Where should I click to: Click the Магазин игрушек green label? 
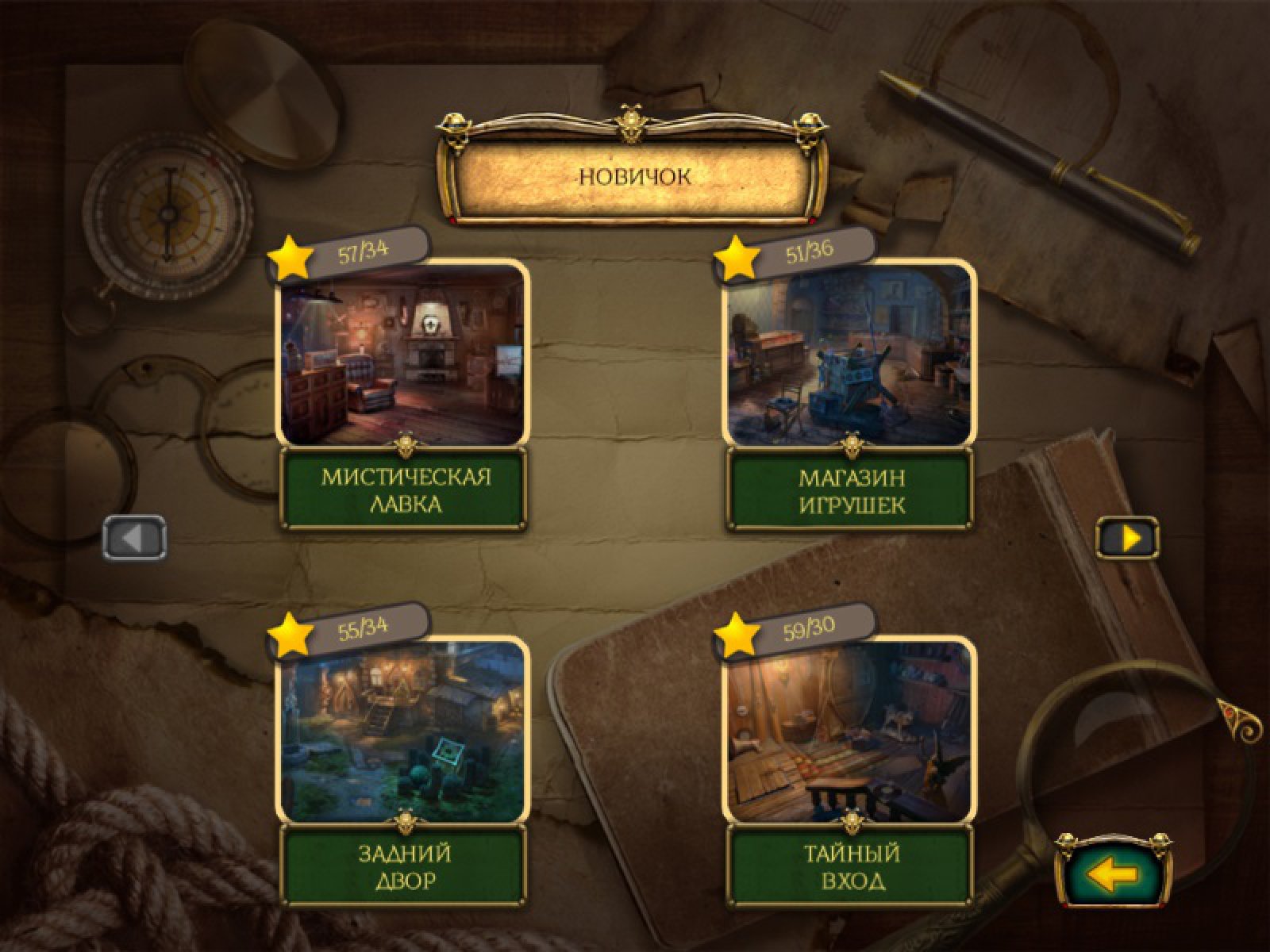851,490
